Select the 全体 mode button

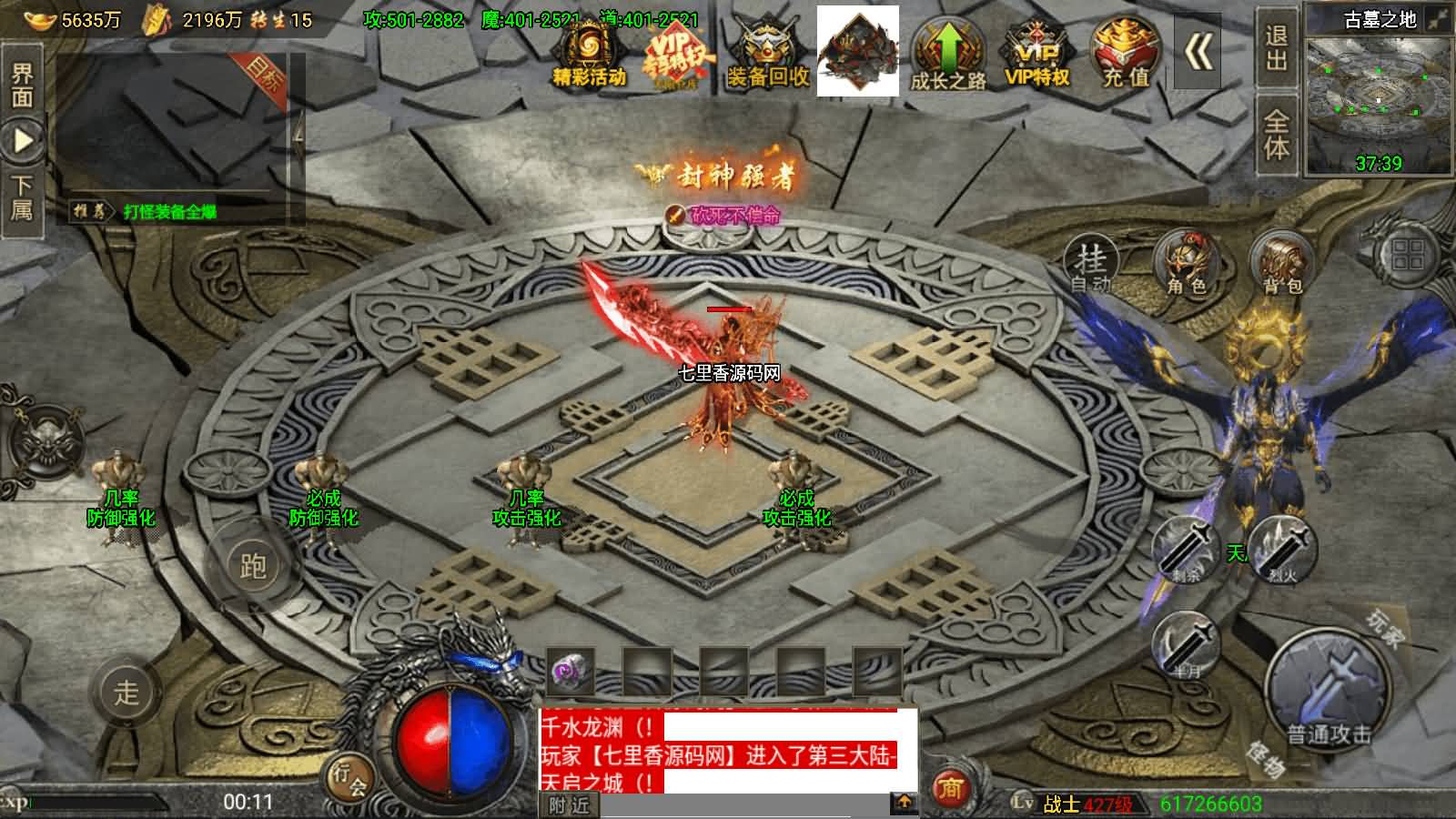pos(1276,136)
